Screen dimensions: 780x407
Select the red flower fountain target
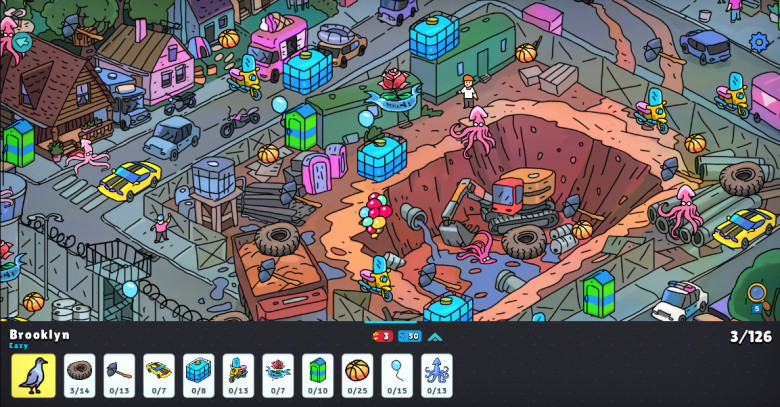click(278, 375)
